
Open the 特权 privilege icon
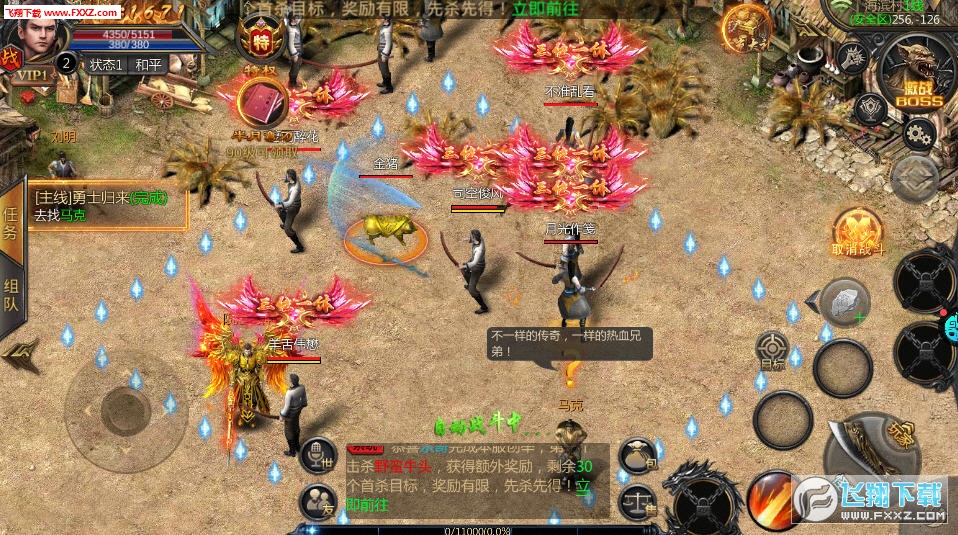[x=260, y=42]
